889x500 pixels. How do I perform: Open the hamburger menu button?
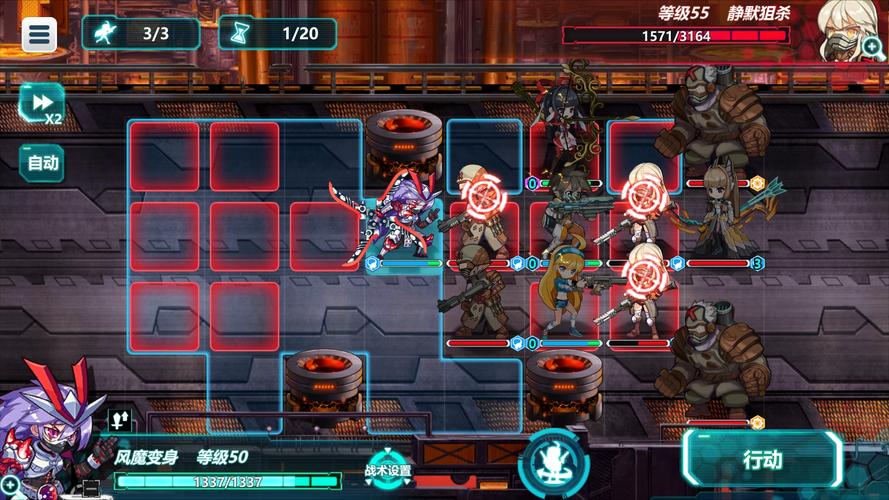[x=40, y=34]
